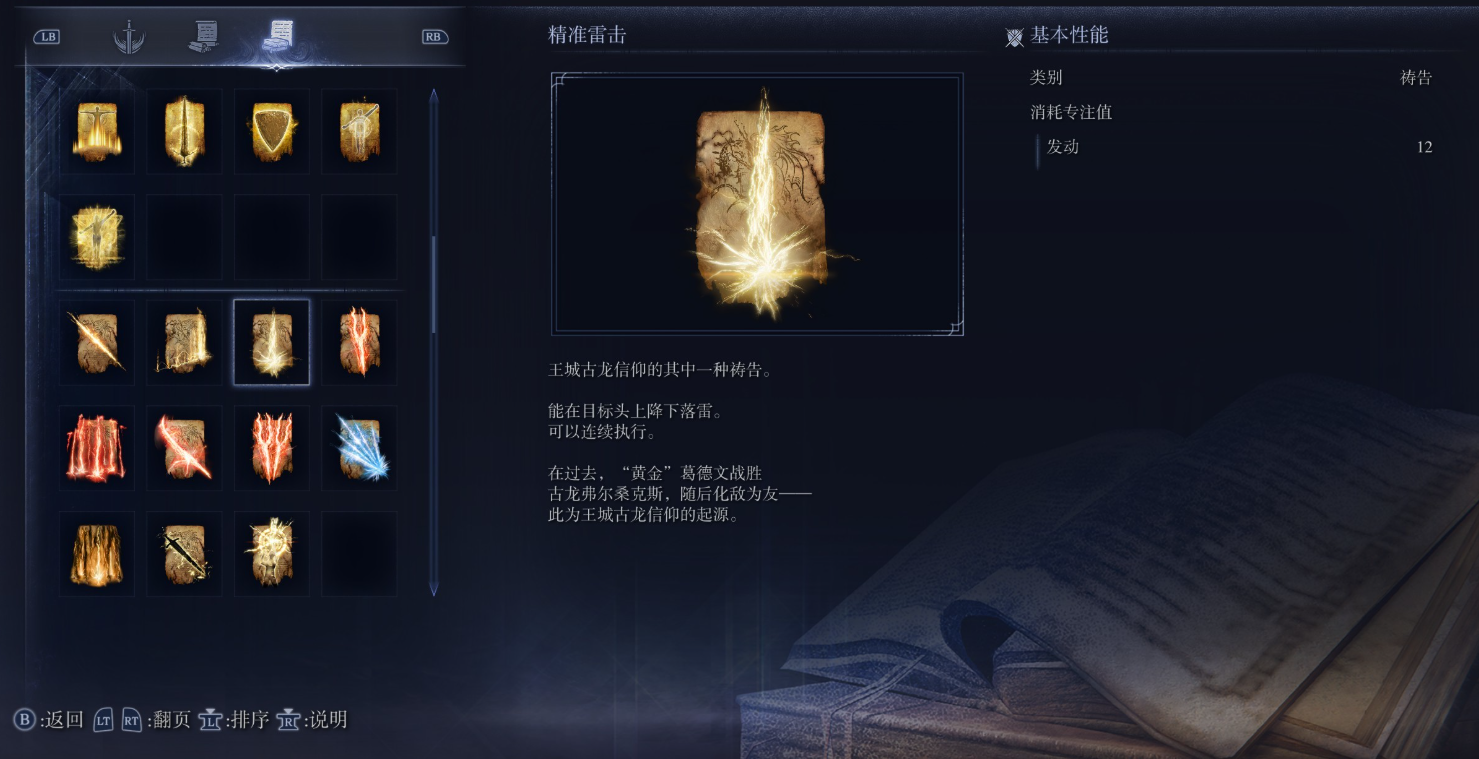Select the fire pillar incantation icon
The image size is (1479, 759).
96,552
